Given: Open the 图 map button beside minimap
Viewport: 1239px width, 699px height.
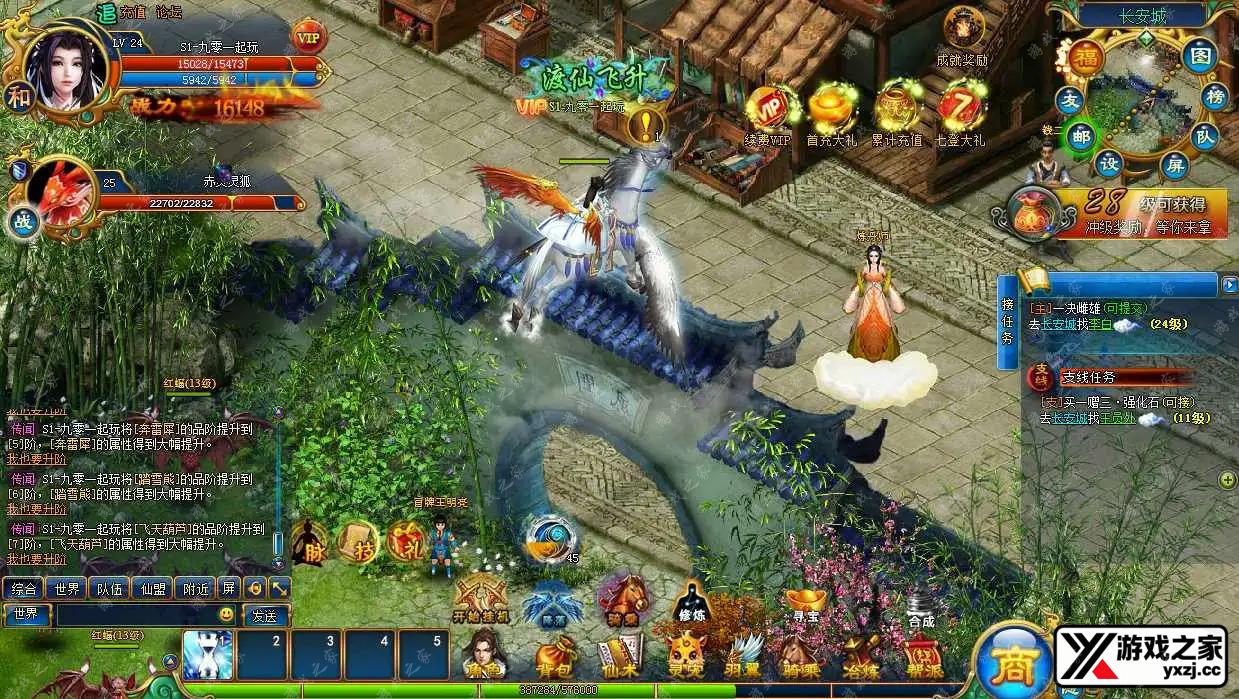Looking at the screenshot, I should coord(1199,56).
